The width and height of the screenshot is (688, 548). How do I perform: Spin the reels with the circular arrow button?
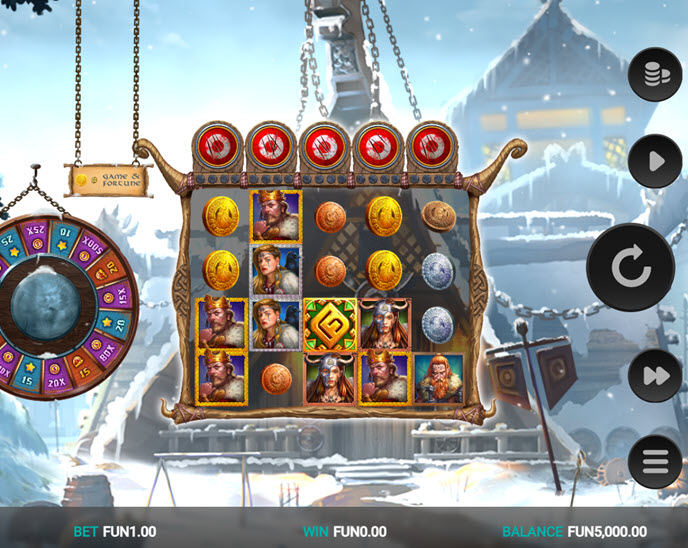(630, 267)
